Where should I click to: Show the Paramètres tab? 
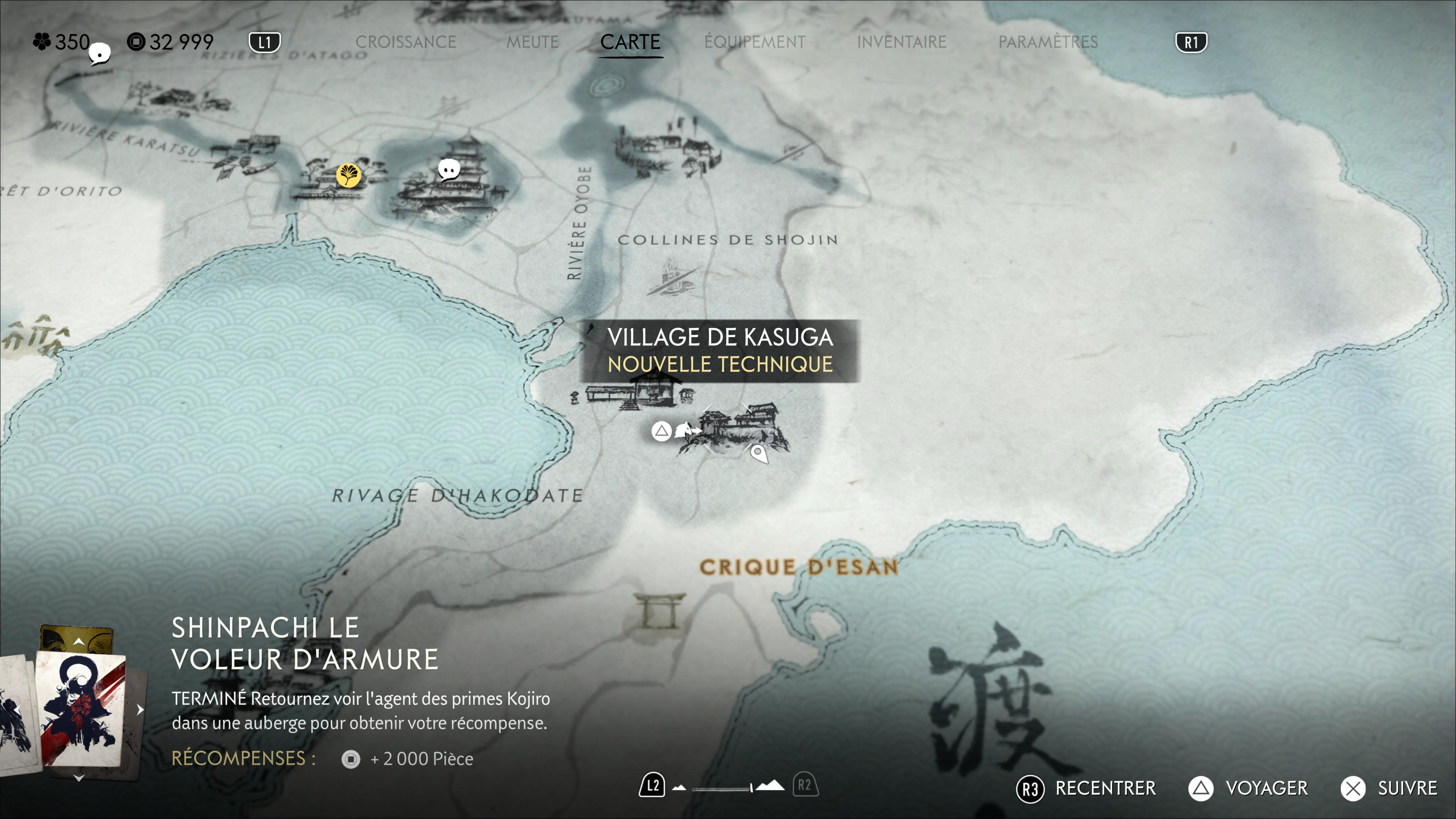[x=1047, y=42]
